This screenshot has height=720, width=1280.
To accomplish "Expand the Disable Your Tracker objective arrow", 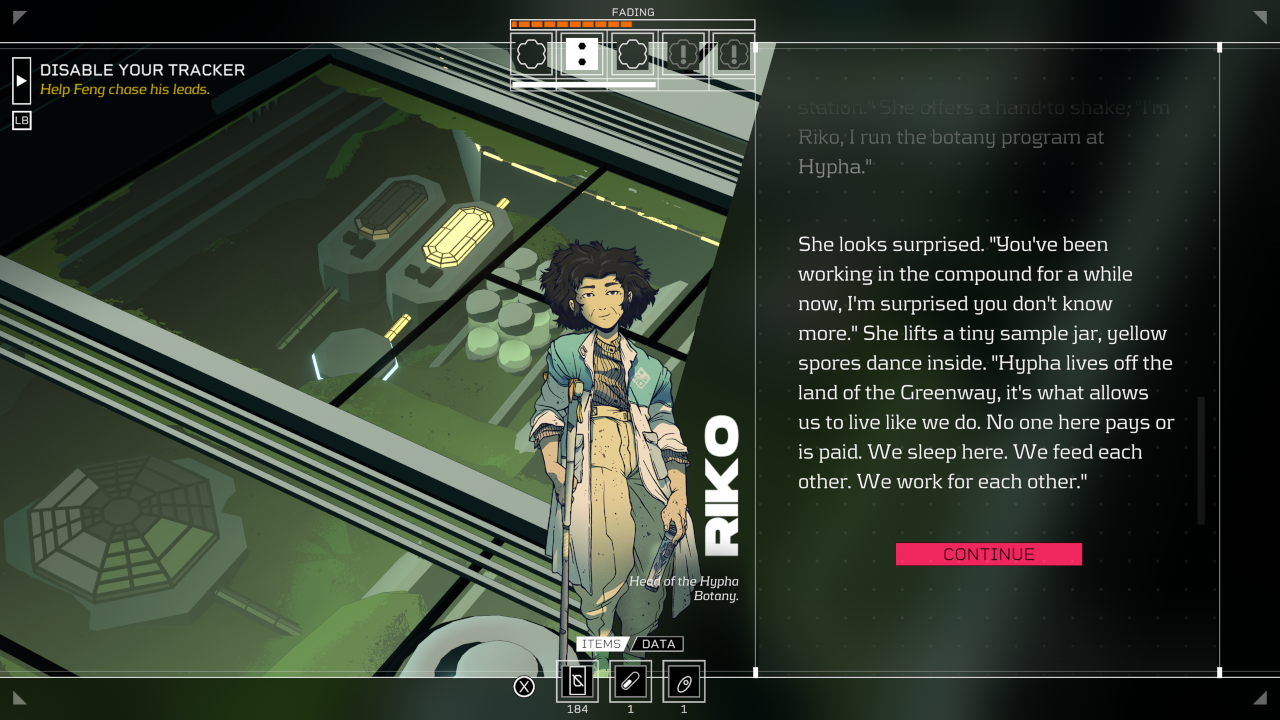I will pos(21,80).
